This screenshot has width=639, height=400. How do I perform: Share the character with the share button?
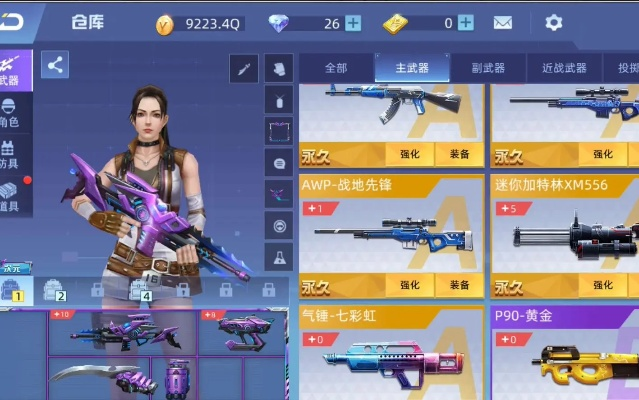55,65
